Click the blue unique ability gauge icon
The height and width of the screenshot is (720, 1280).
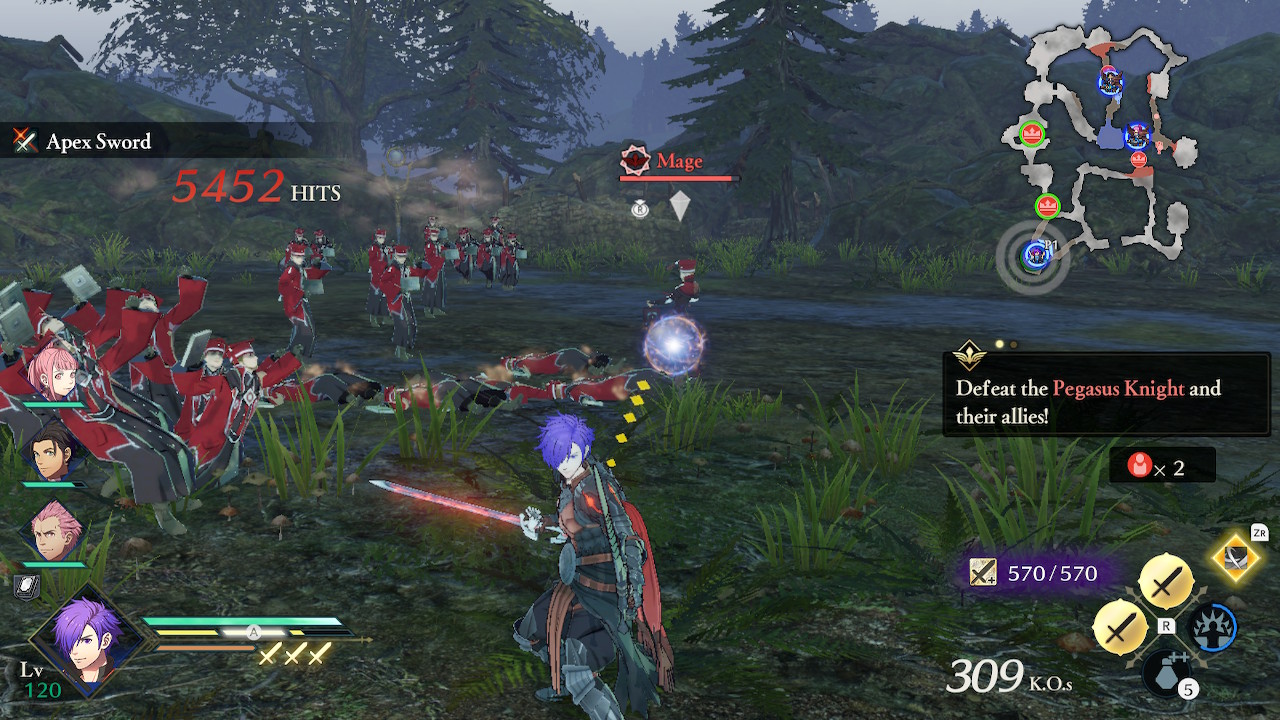click(x=1213, y=628)
